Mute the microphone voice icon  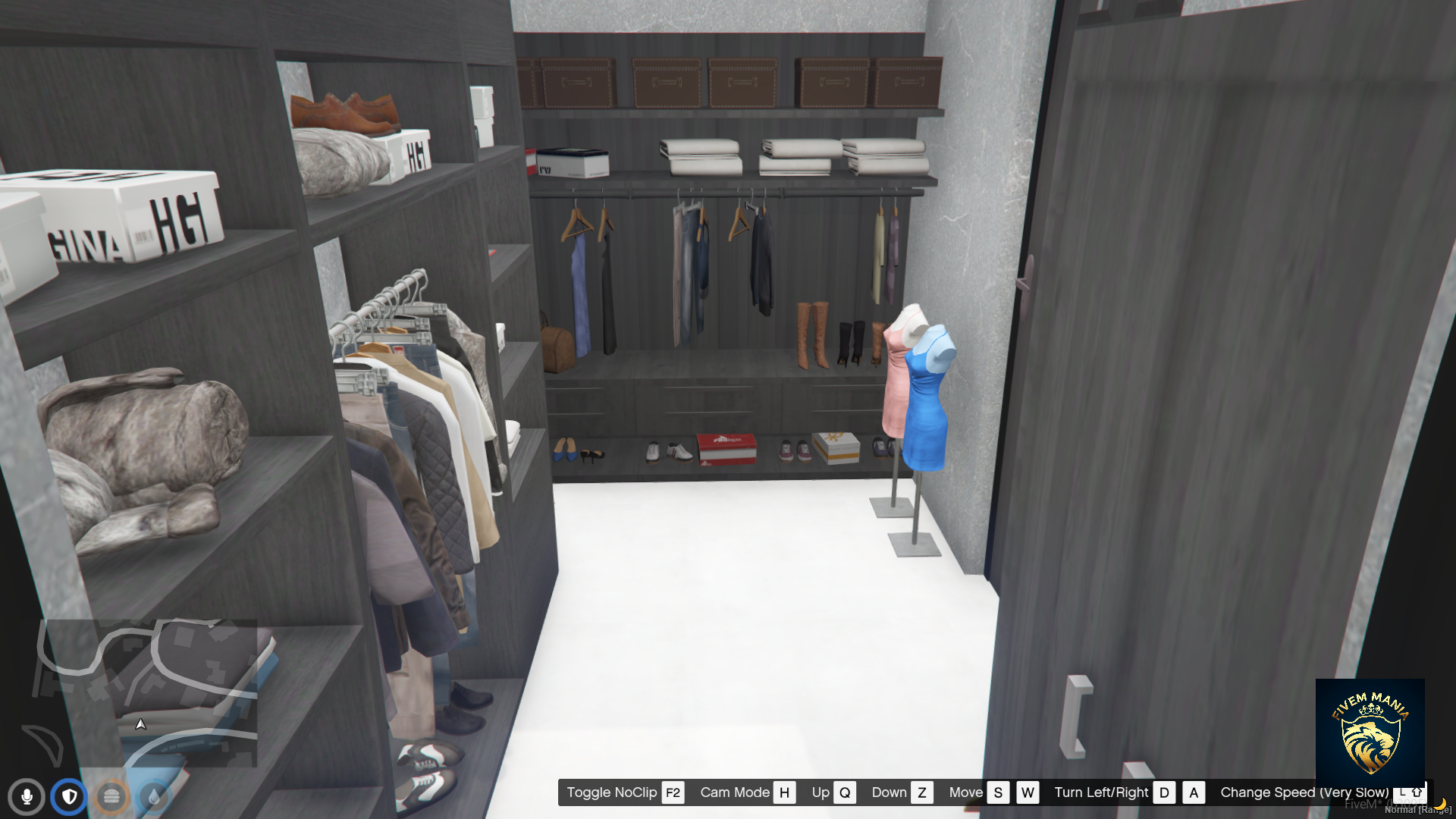[x=27, y=797]
